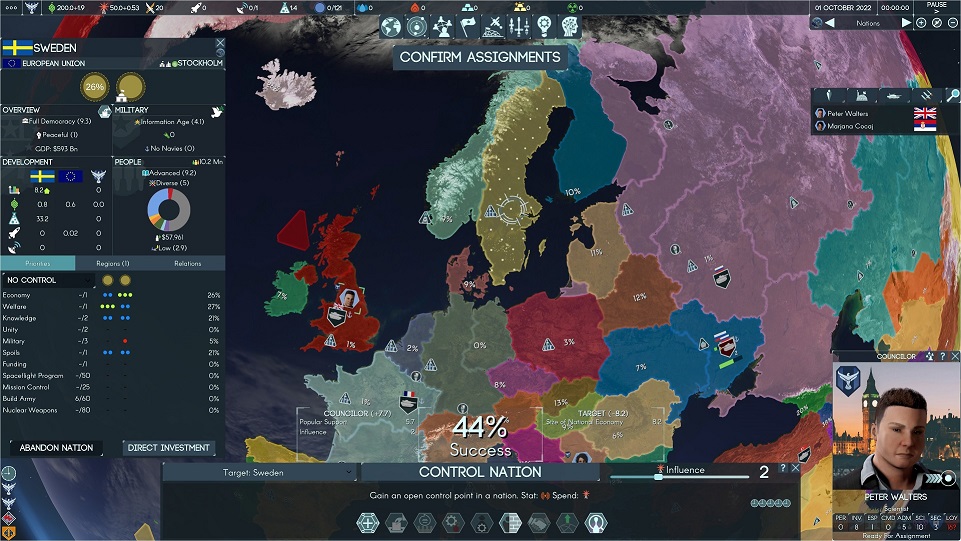Screen dimensions: 961x541
Task: Open the Target: Sweden dropdown
Action: (x=260, y=472)
